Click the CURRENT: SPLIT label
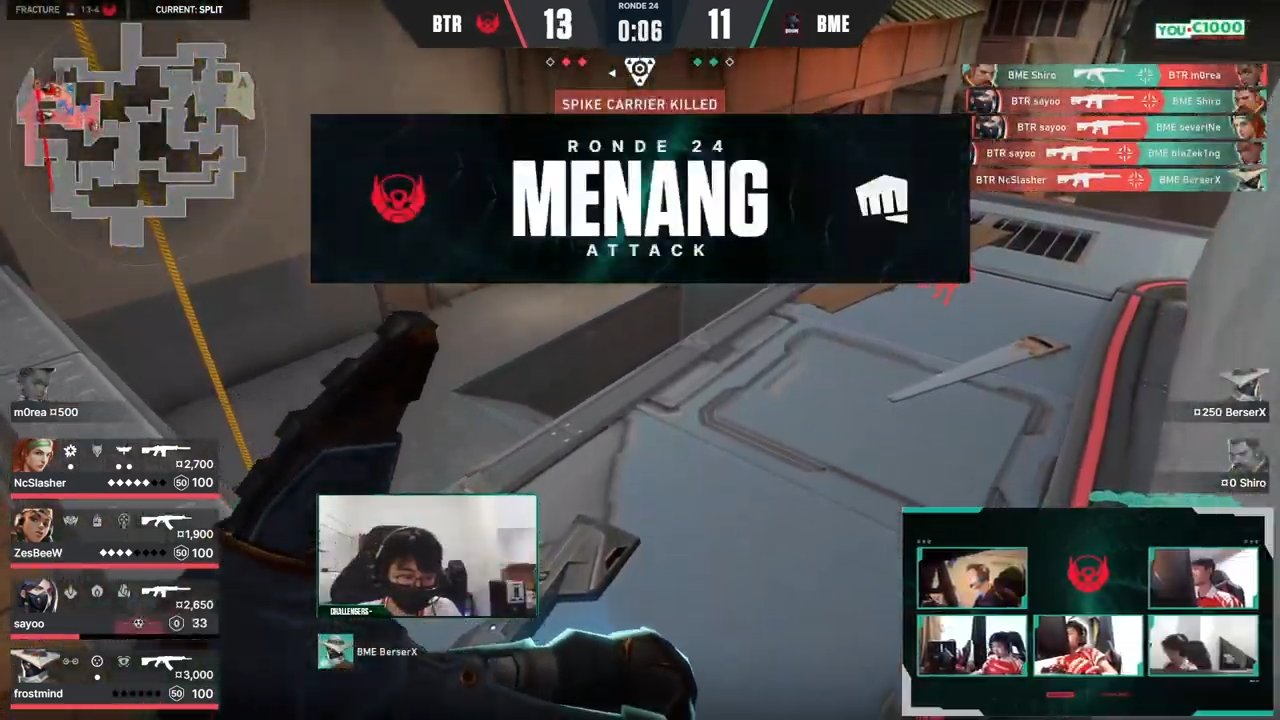Screen dimensions: 1280x720 tap(189, 9)
